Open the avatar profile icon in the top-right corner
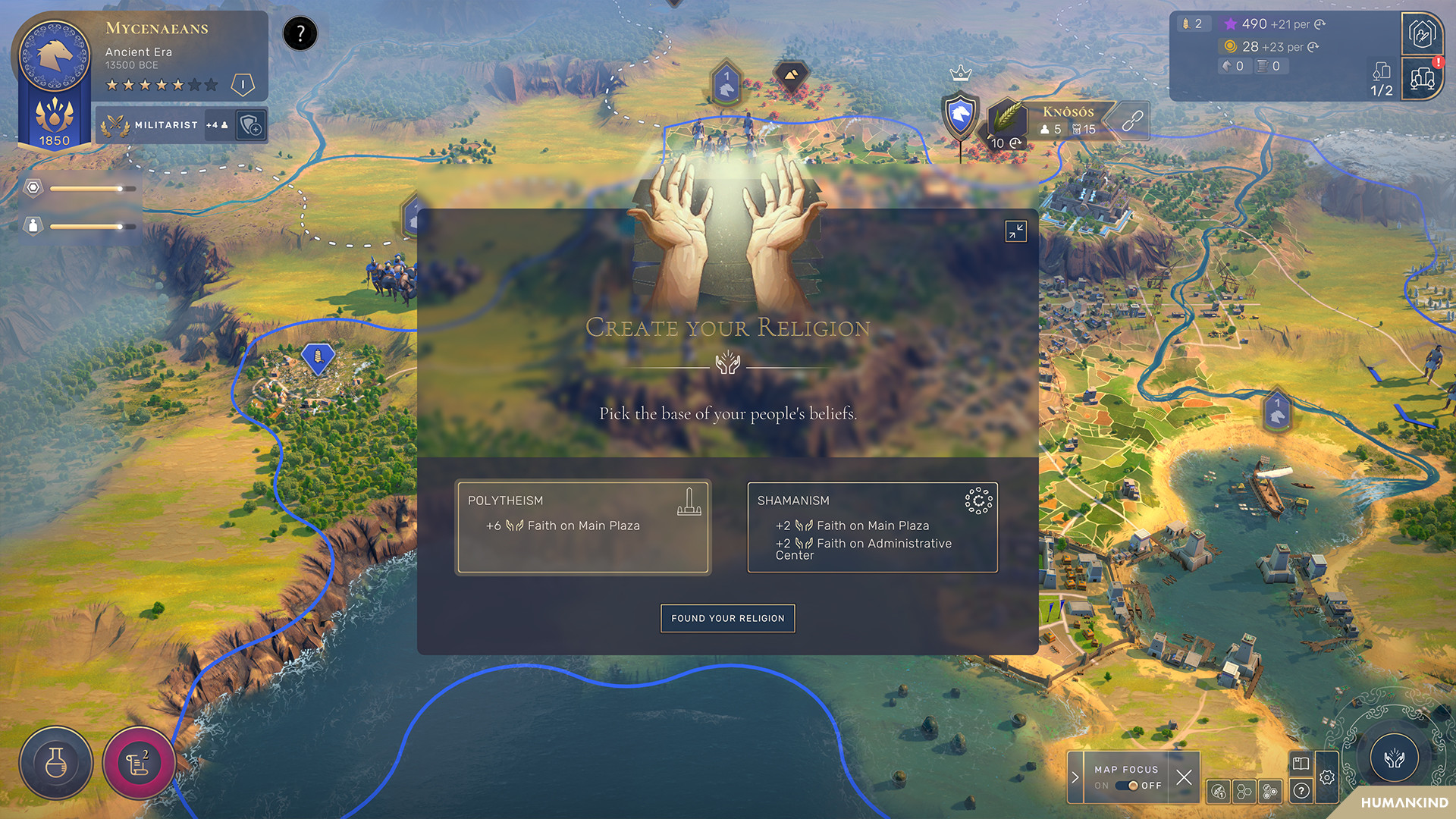Image resolution: width=1456 pixels, height=819 pixels. tap(1423, 34)
